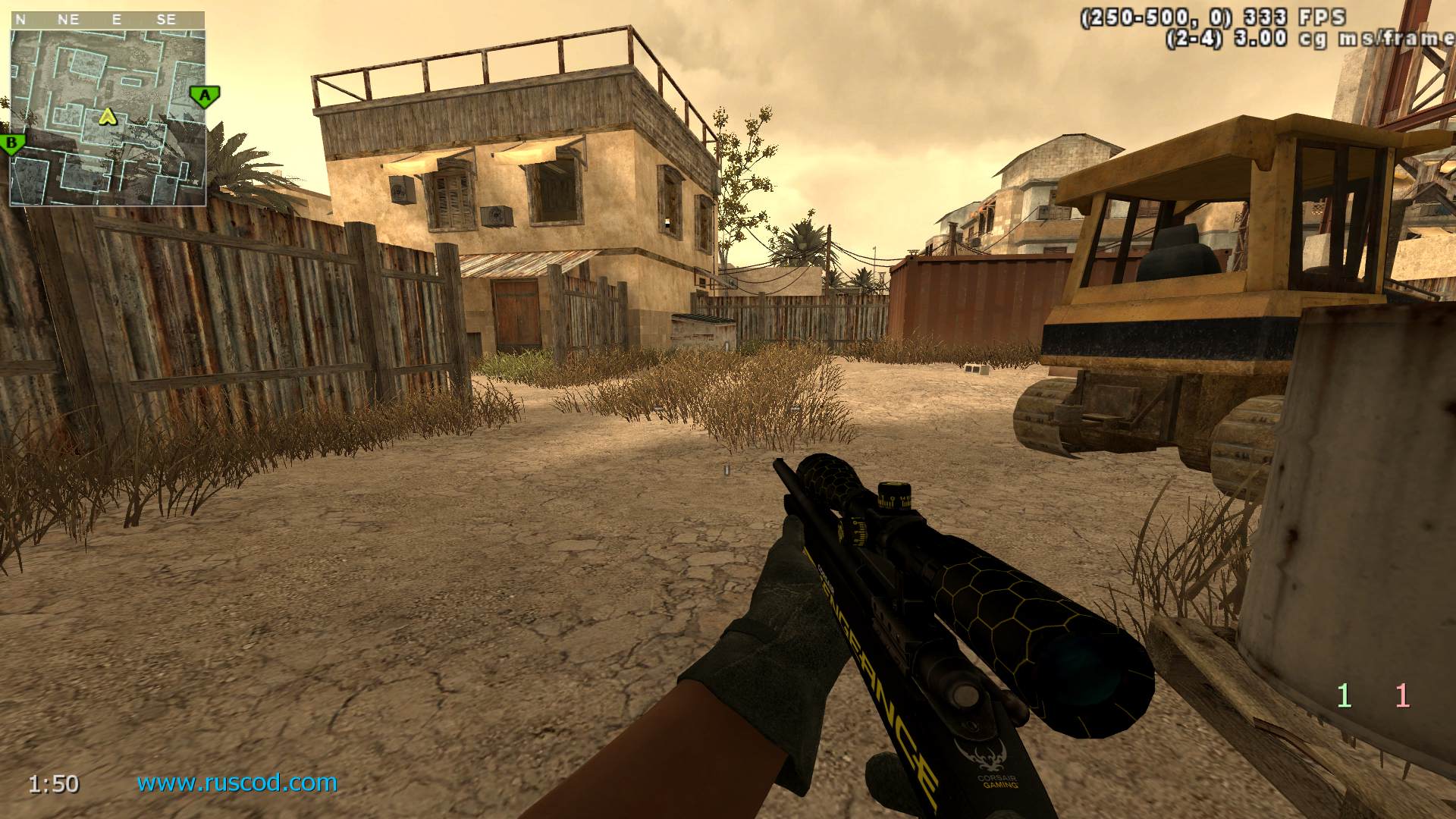Click the yellow player arrow on minimap
1456x819 pixels.
point(108,116)
